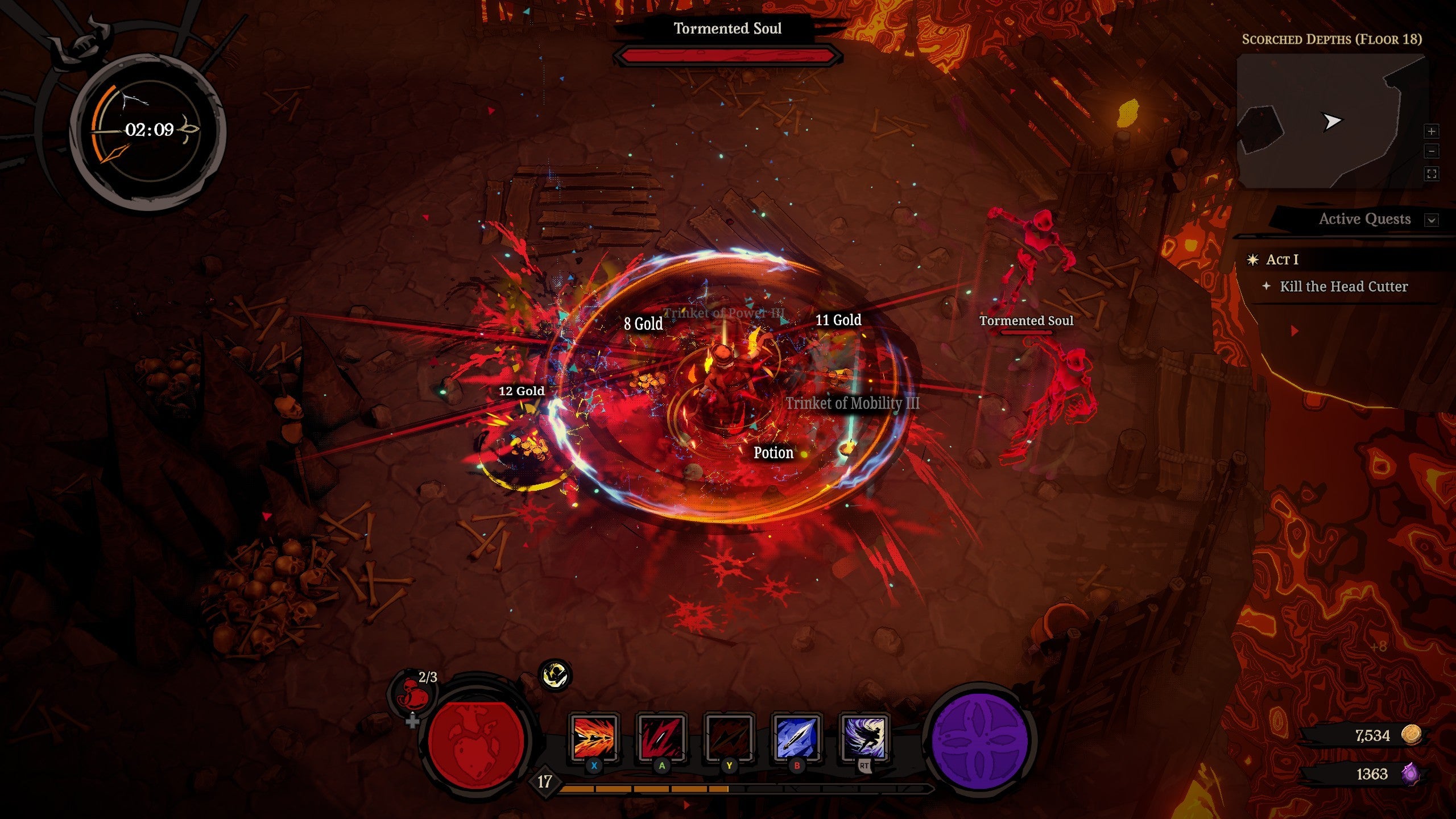1456x819 pixels.
Task: Pick up the Trinket of Power III label
Action: (x=723, y=313)
